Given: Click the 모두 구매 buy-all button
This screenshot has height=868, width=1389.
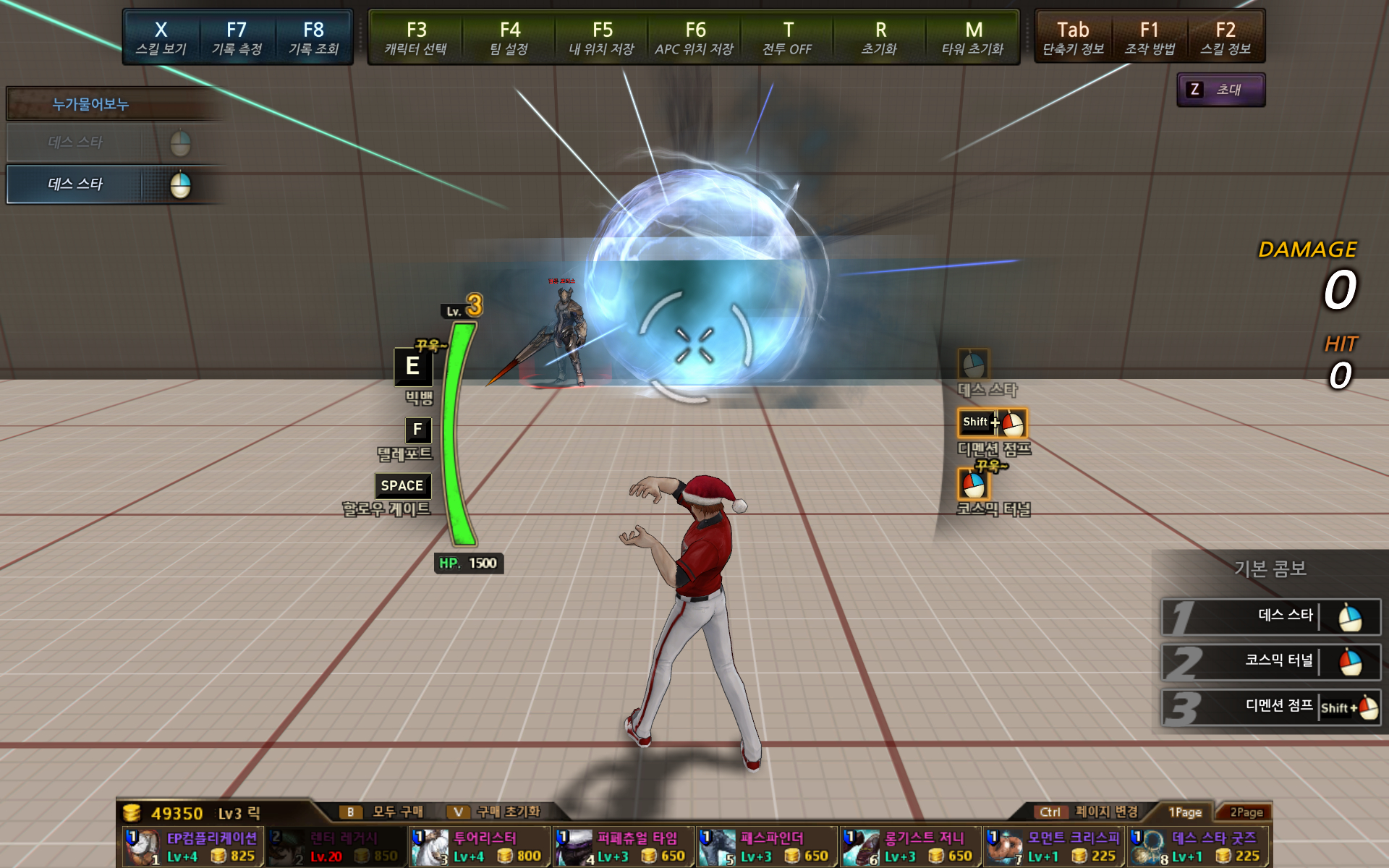Looking at the screenshot, I should click(383, 812).
